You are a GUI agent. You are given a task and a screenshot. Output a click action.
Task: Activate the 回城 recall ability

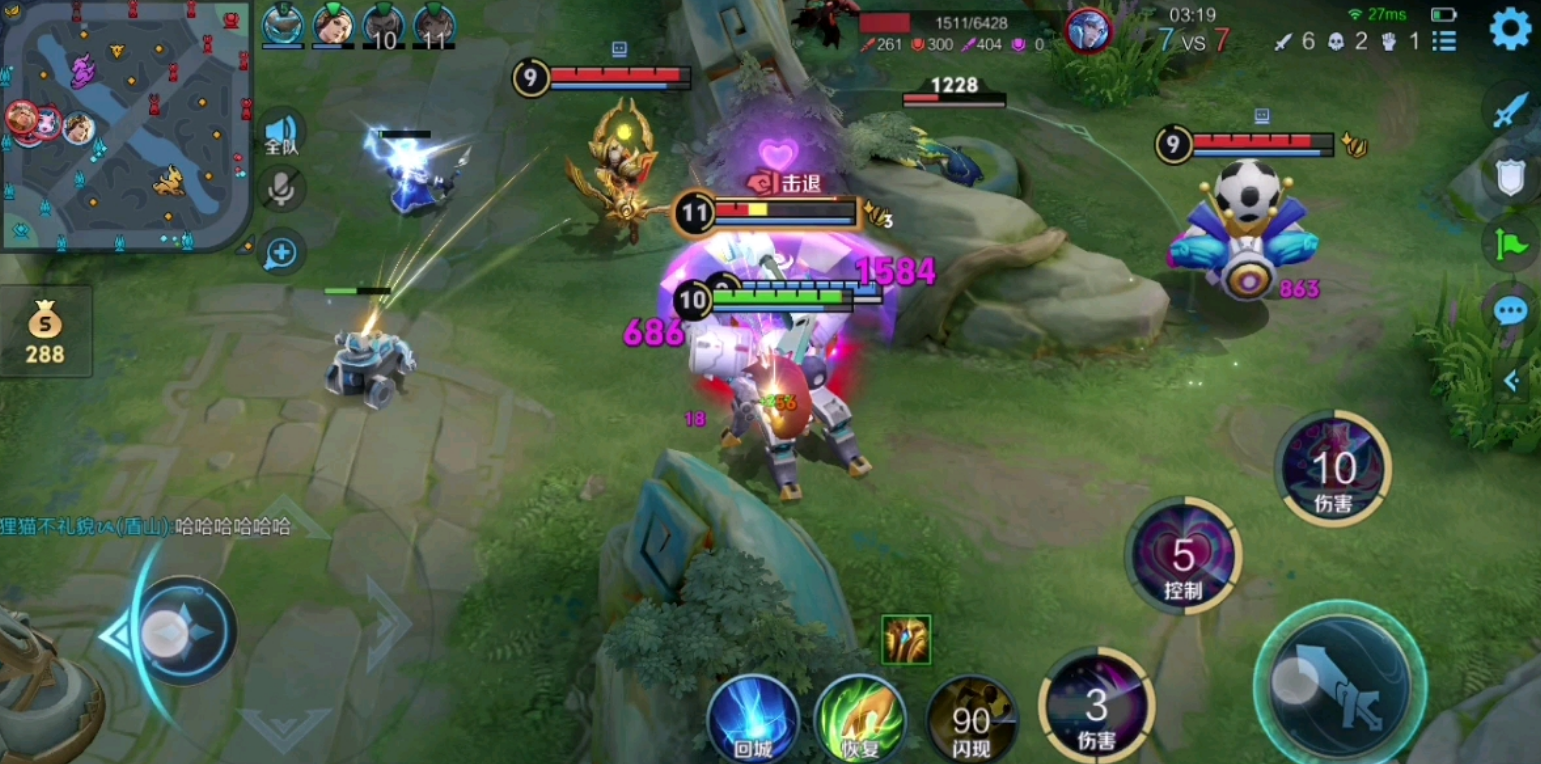click(753, 718)
